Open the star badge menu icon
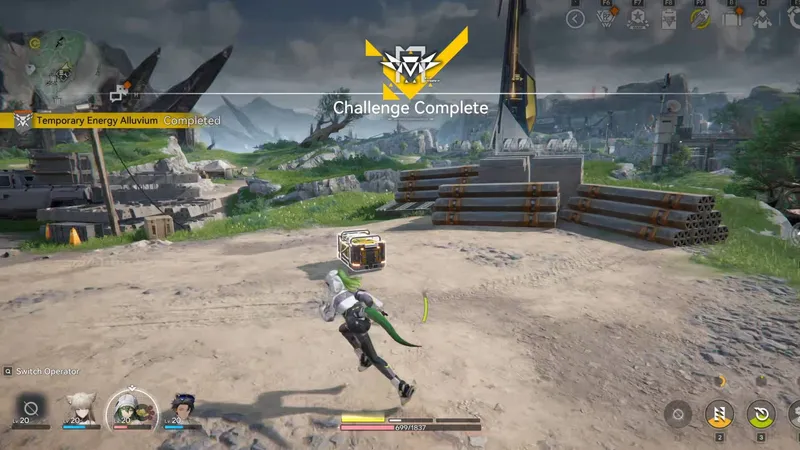 click(637, 19)
